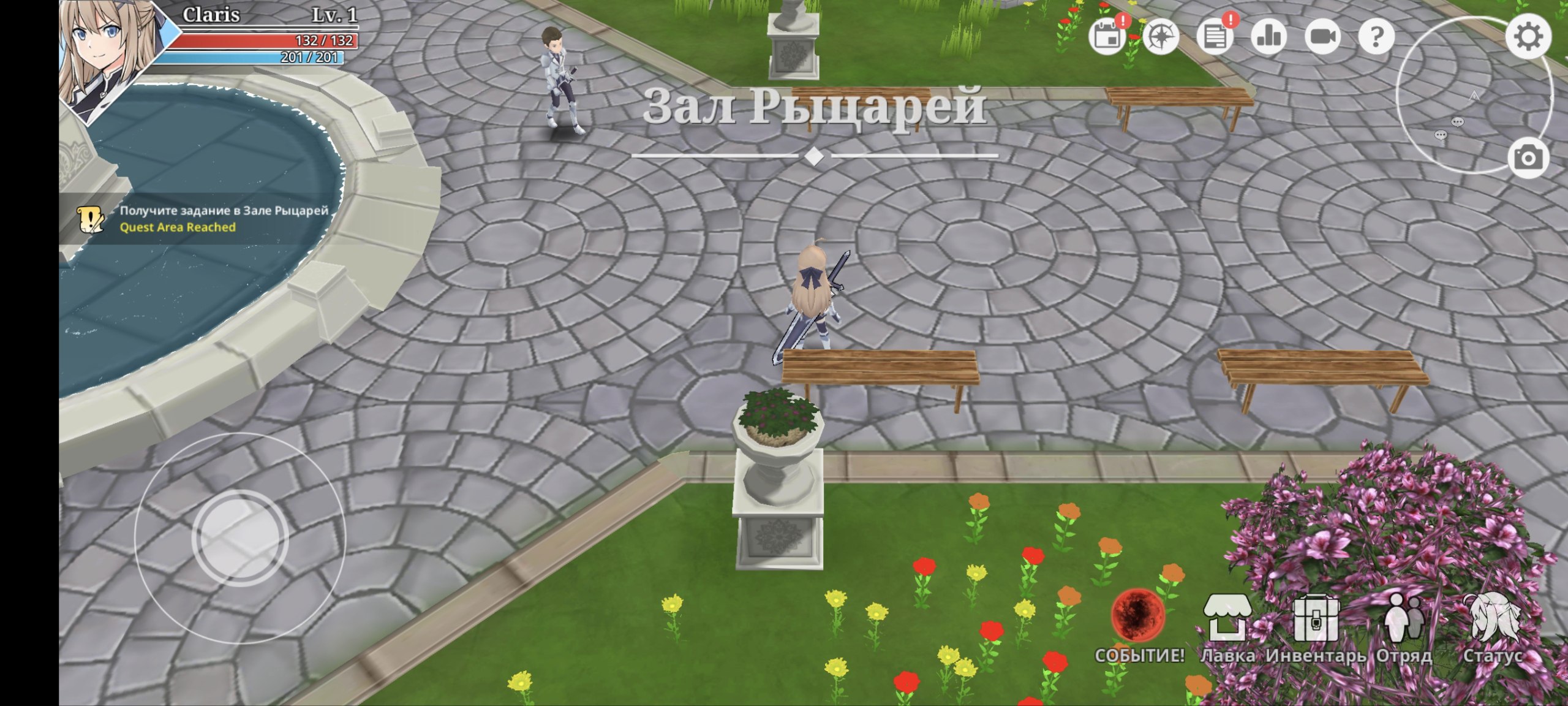Tap the compass navigation icon
The height and width of the screenshot is (706, 1568).
[x=1161, y=37]
